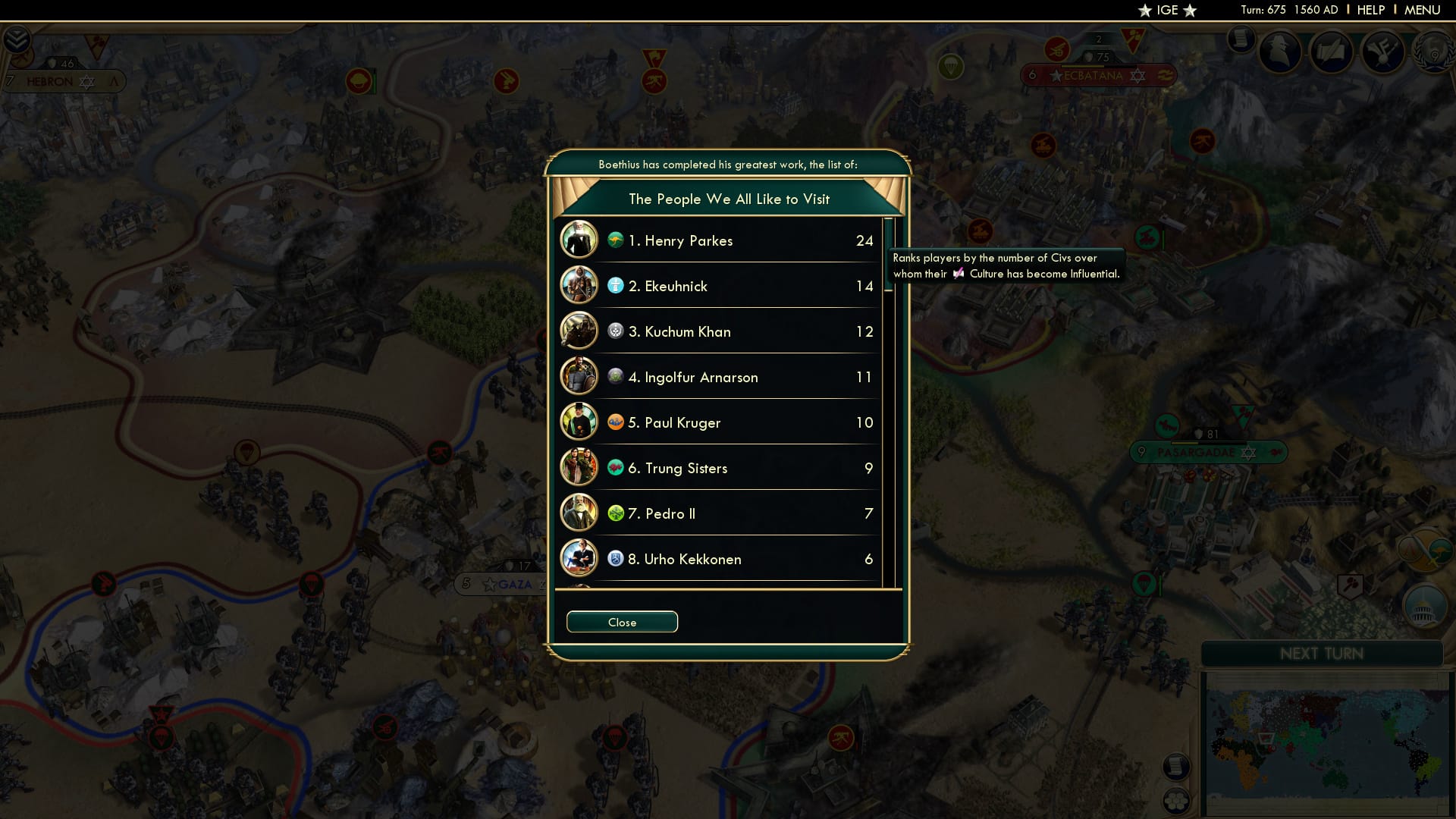Open the World Congress laurel wreath icon

point(1432,53)
